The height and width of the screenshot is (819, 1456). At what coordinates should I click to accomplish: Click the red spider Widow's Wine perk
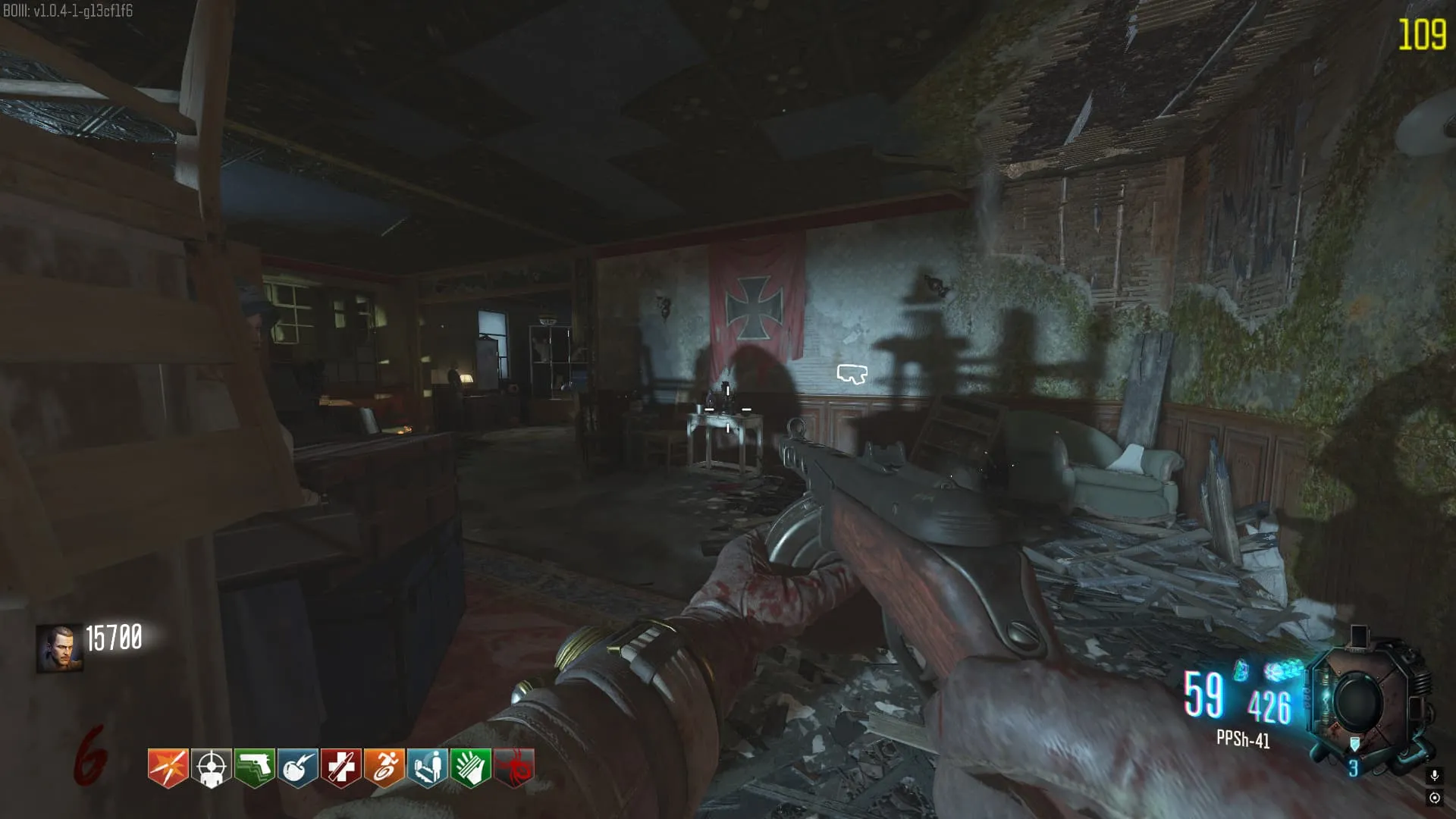point(514,767)
